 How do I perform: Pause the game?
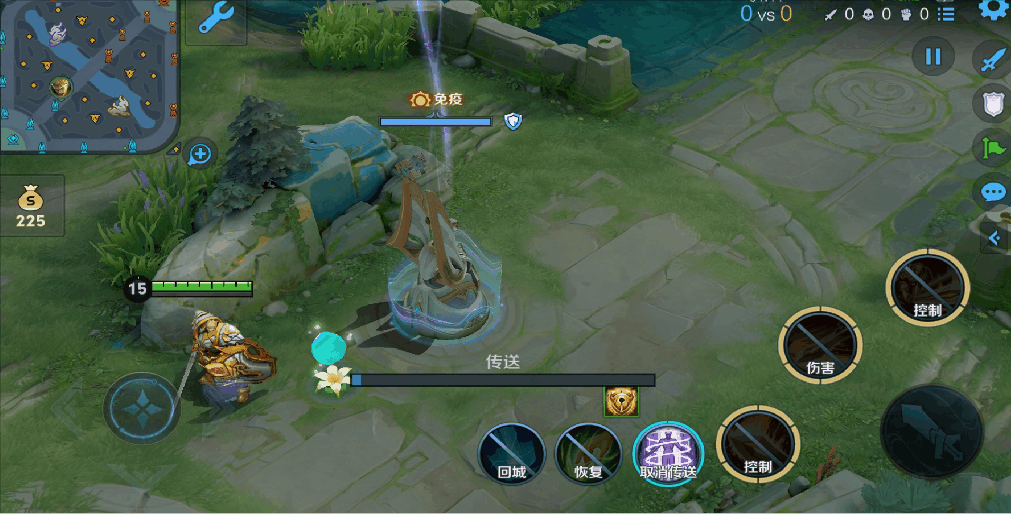click(933, 57)
